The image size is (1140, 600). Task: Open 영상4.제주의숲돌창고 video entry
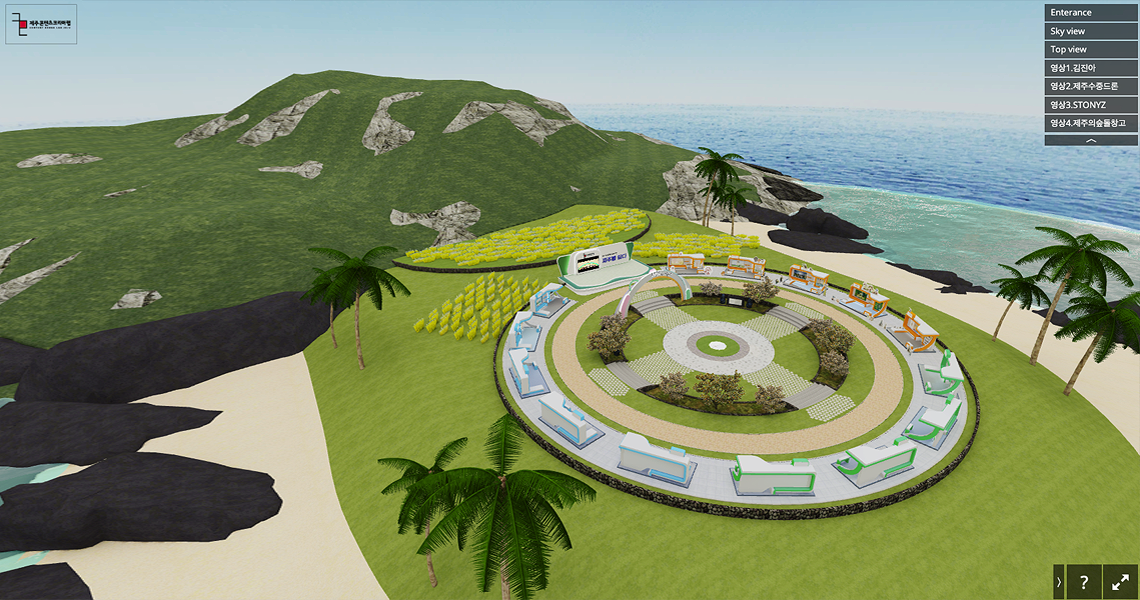tap(1091, 123)
